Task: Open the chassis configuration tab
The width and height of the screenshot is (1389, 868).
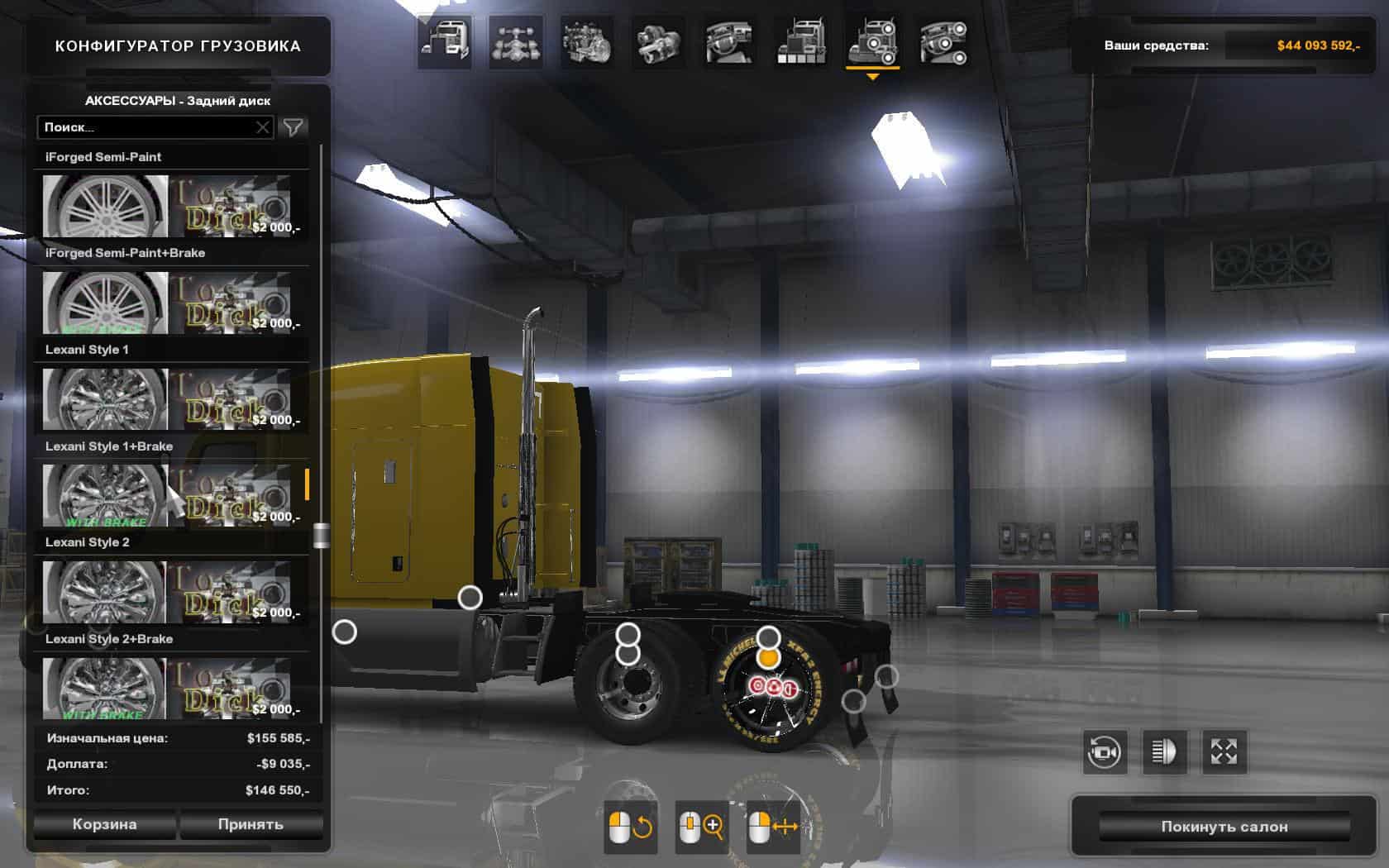Action: coord(516,41)
